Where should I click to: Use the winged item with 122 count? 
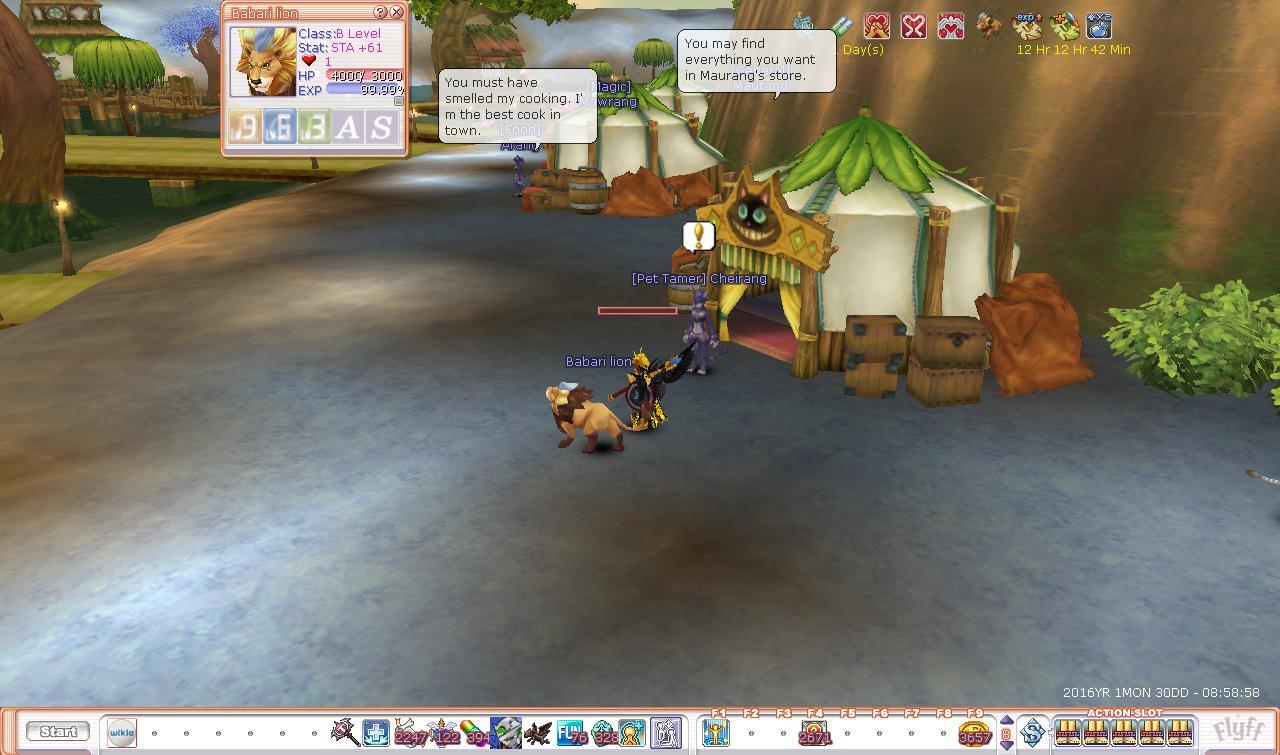[442, 732]
